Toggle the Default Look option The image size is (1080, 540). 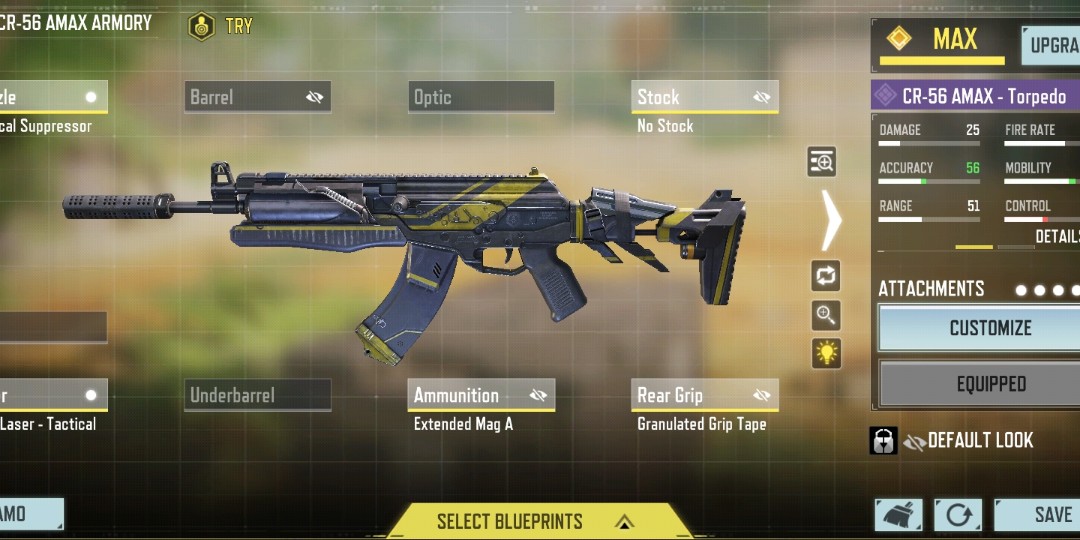tap(968, 441)
